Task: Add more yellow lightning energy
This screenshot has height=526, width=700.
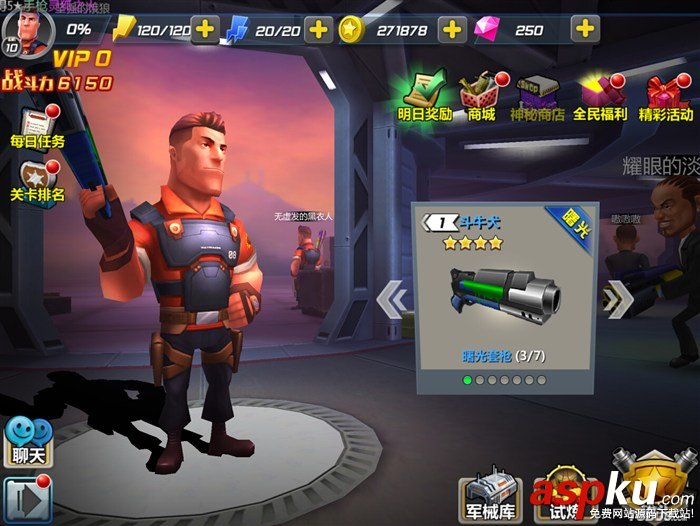Action: point(205,30)
